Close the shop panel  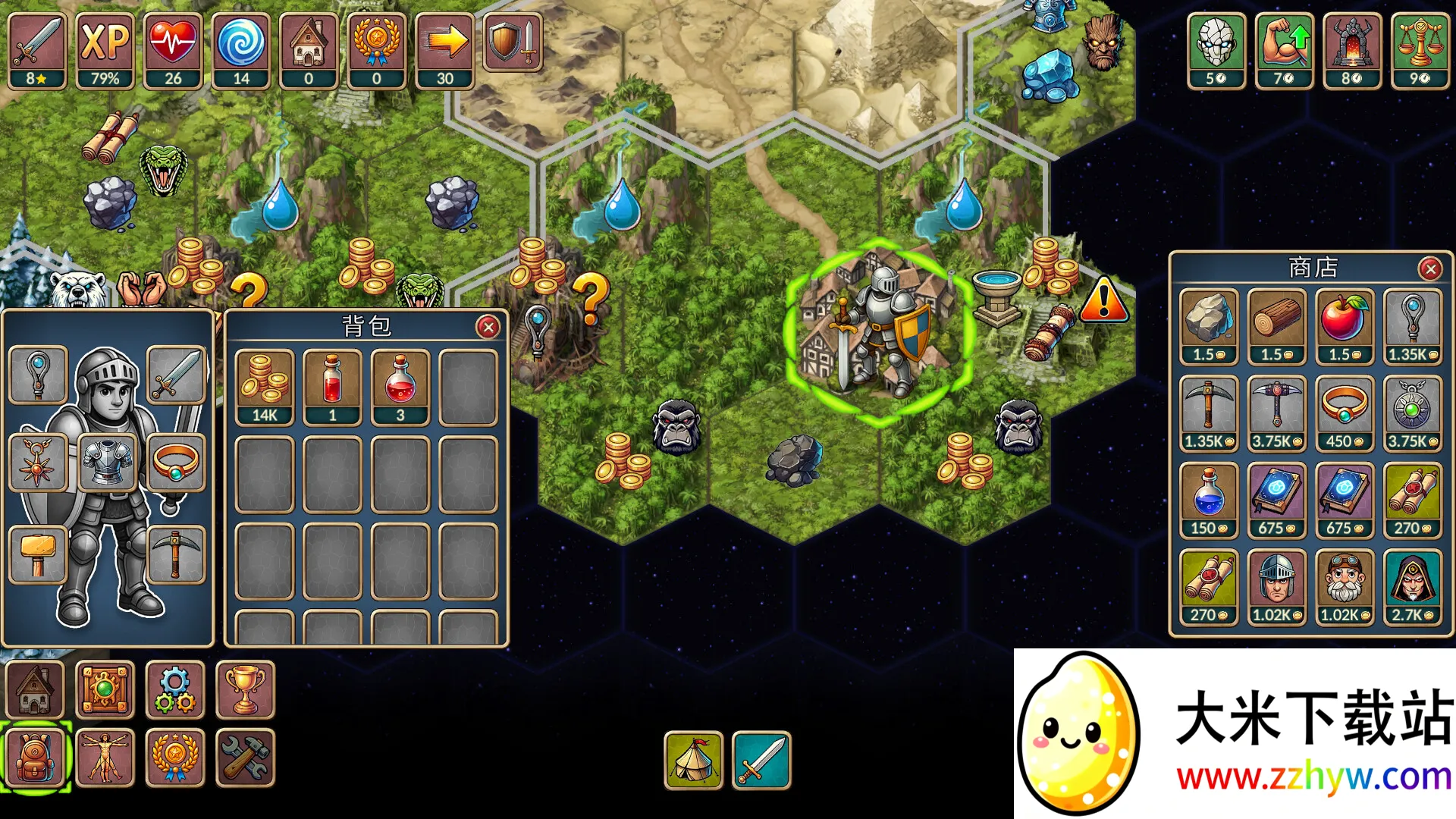[1430, 268]
